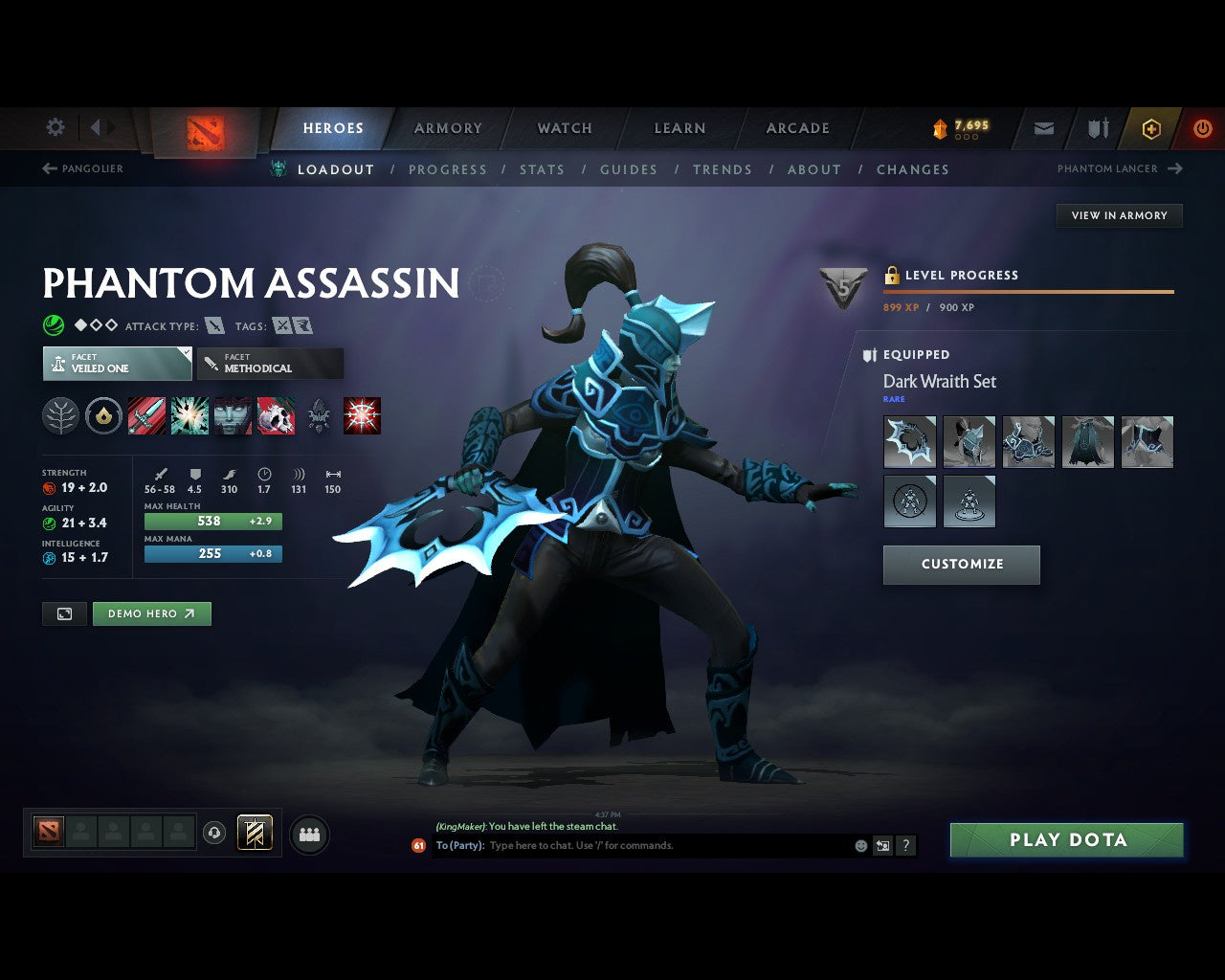Open the Armory tab

(448, 128)
